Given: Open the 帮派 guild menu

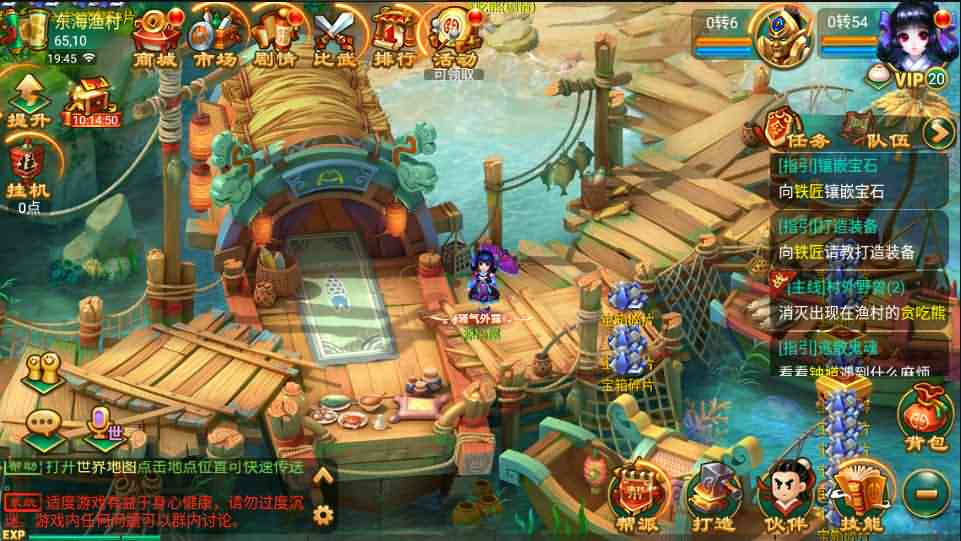Looking at the screenshot, I should coord(638,493).
